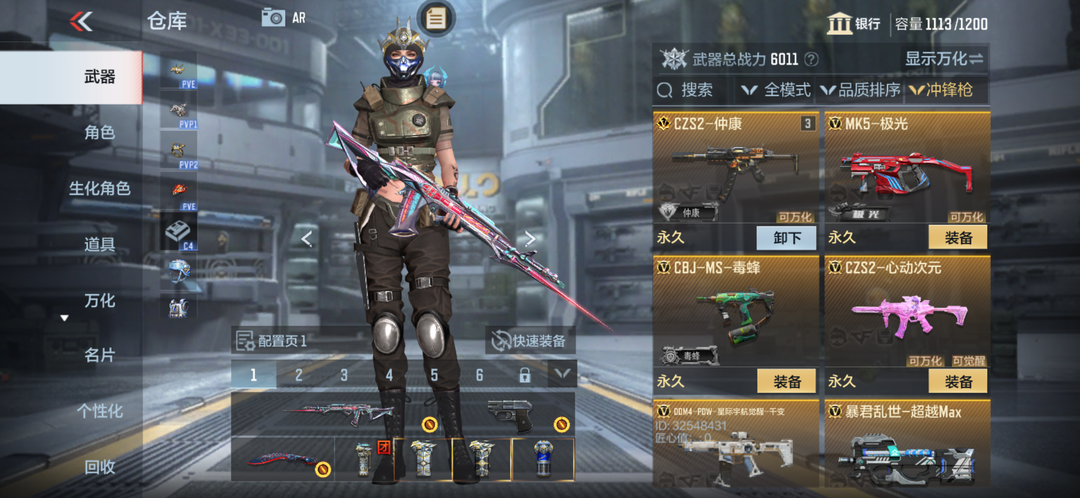The image size is (1080, 498).
Task: Switch to the 生化角色 tab
Action: click(99, 189)
